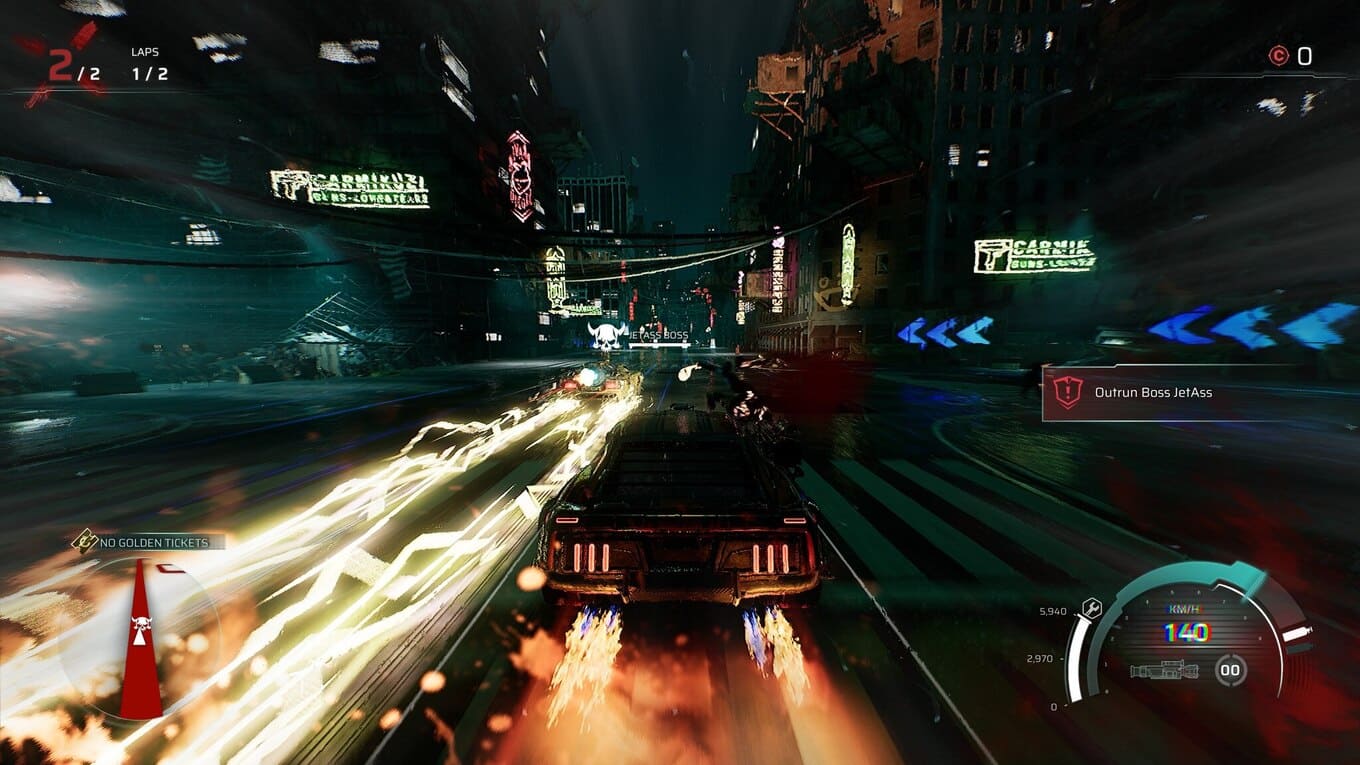This screenshot has width=1360, height=765.
Task: Click the JetAss Boss skull marker
Action: coord(606,337)
